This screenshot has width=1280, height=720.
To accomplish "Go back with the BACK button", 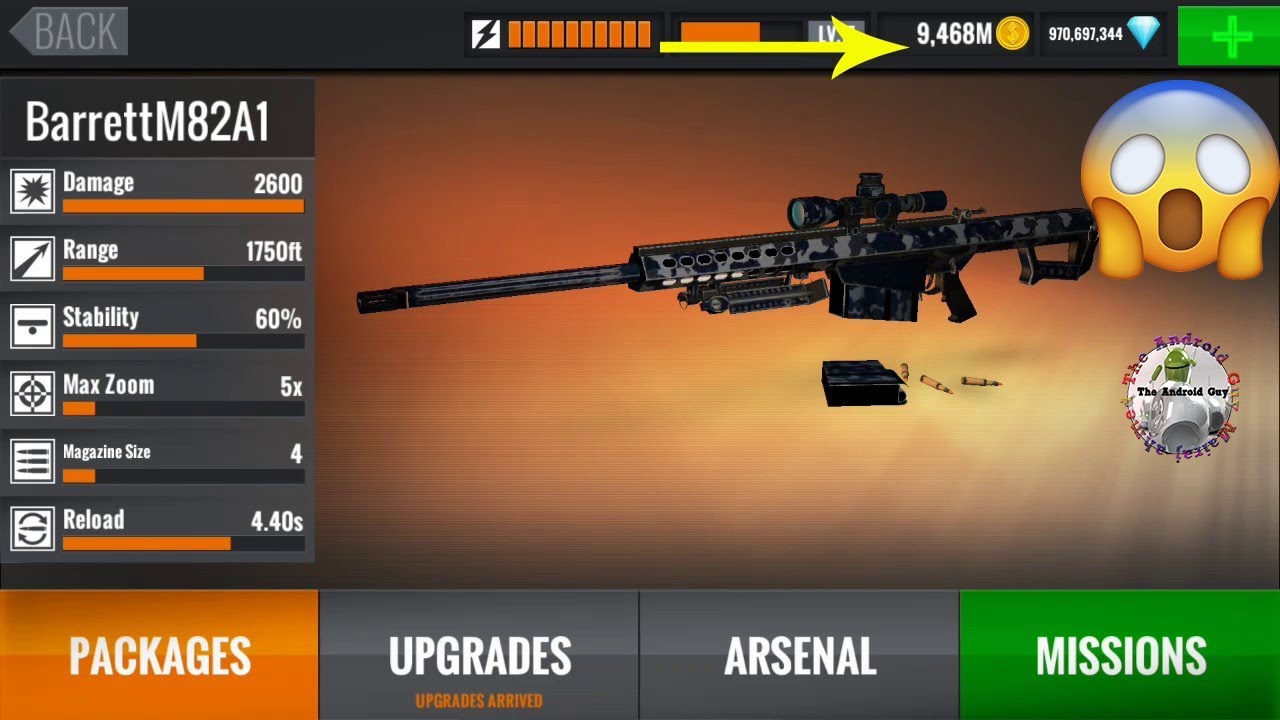I will click(x=70, y=32).
